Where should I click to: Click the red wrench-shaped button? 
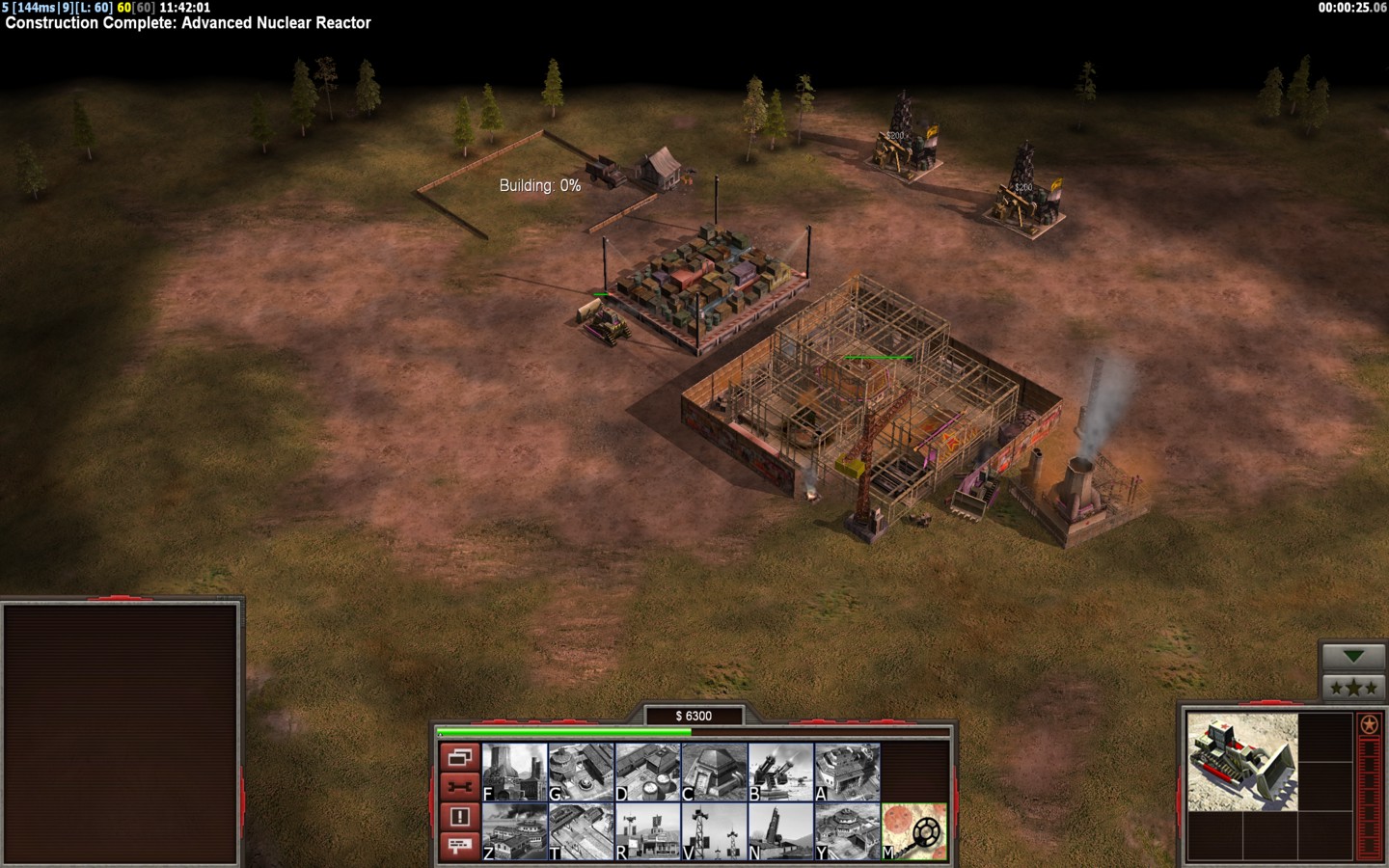pos(459,787)
